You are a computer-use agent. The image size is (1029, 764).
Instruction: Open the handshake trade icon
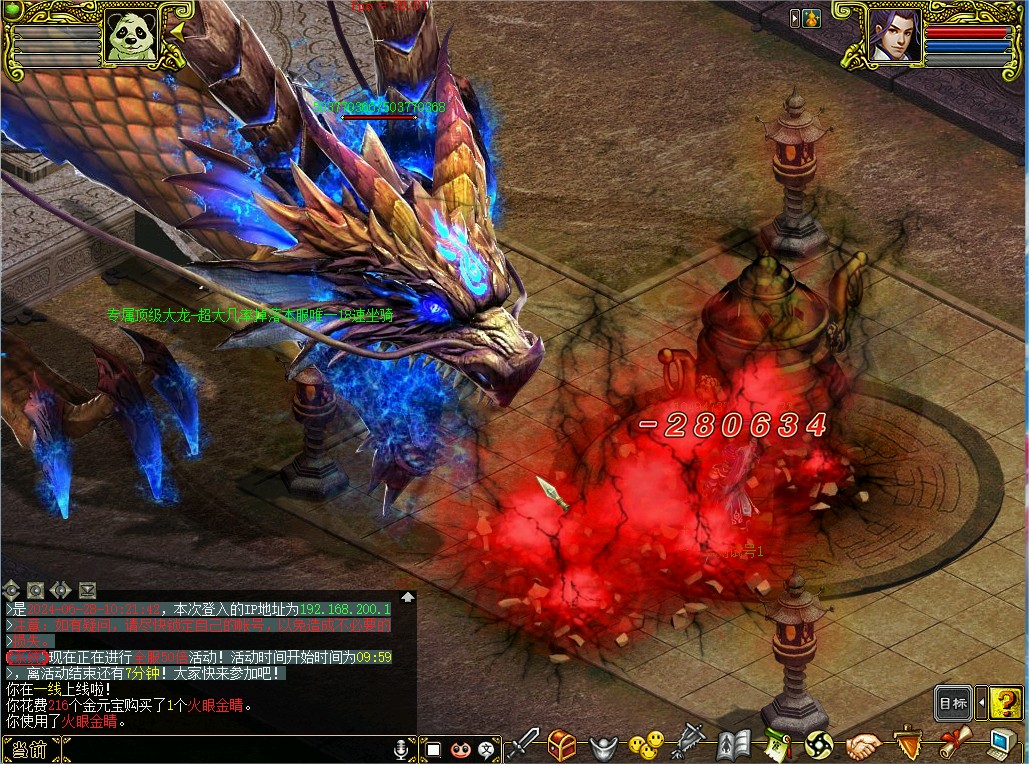863,745
